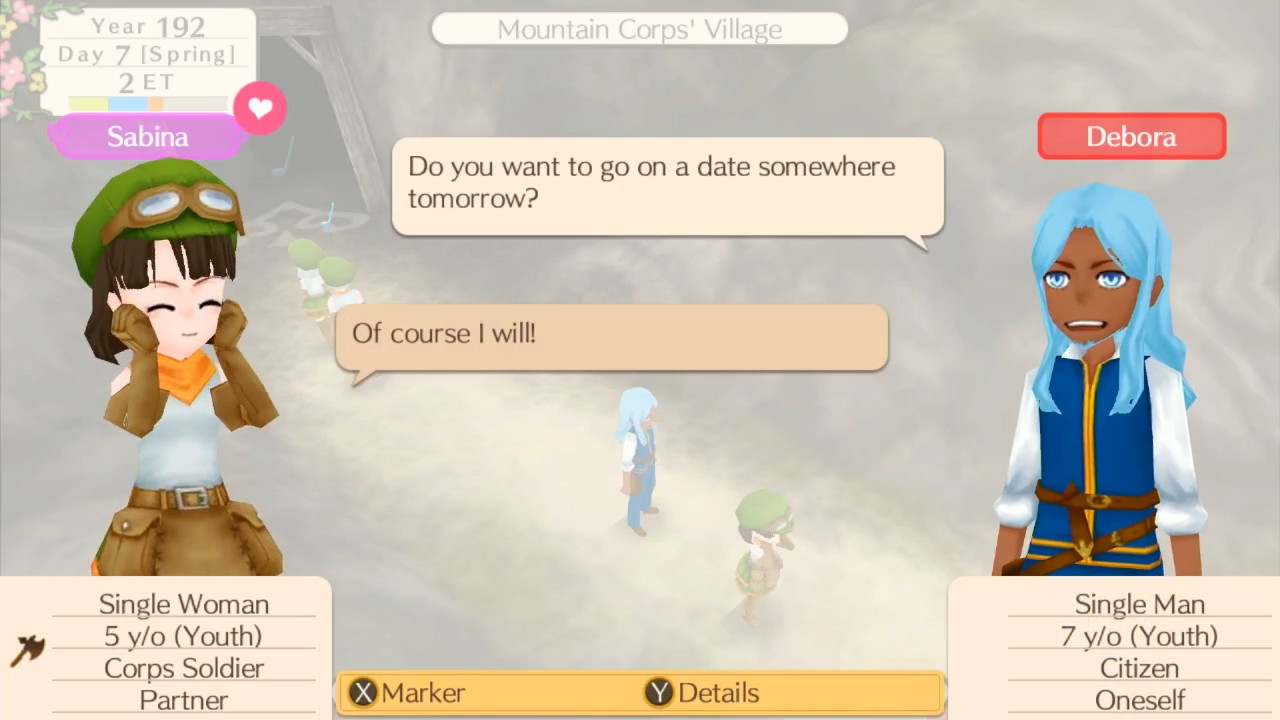This screenshot has height=720, width=1280.
Task: Click the in-game clock showing 2 ET
Action: 146,82
